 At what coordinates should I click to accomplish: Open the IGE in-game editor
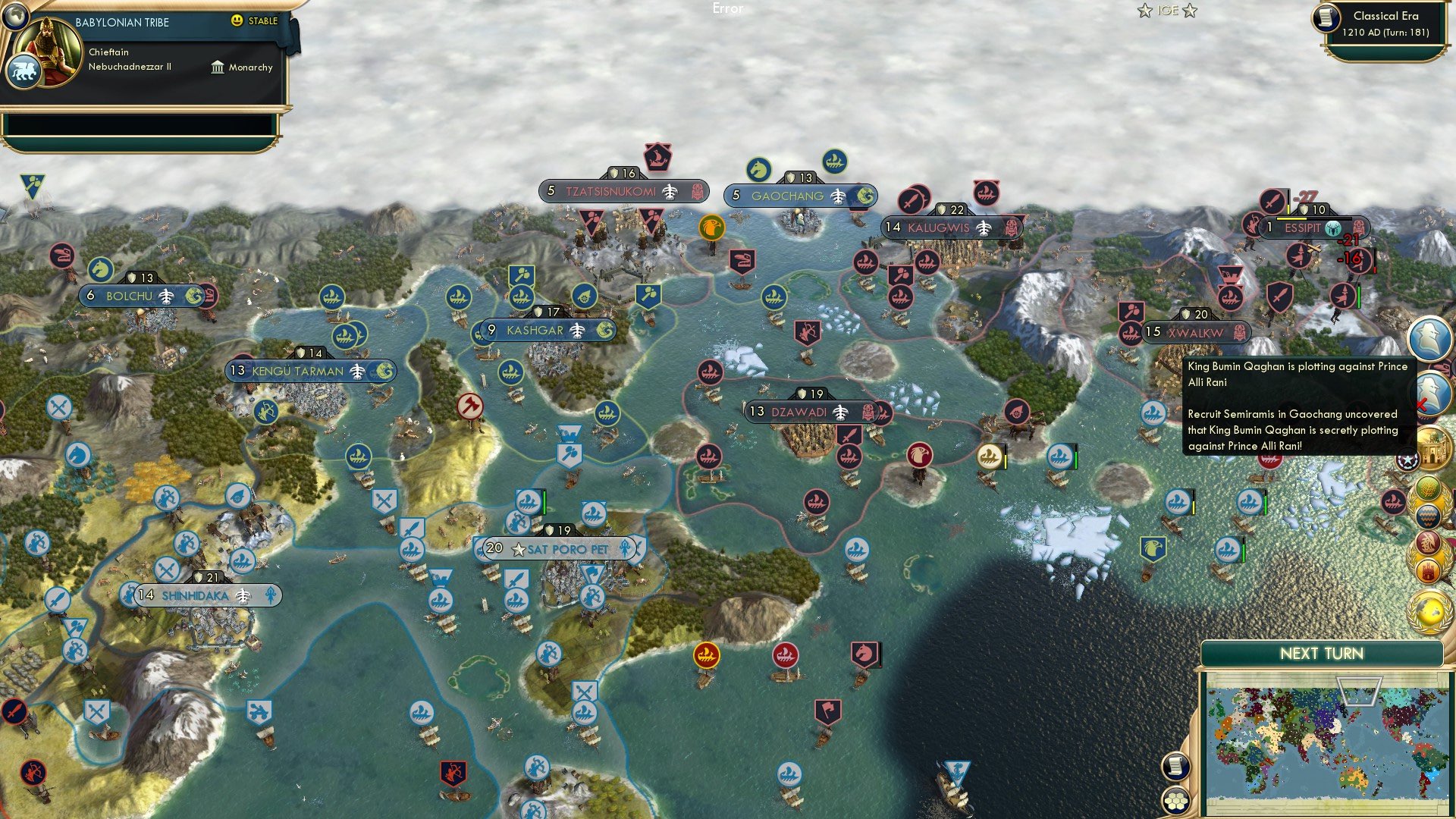(x=1166, y=10)
